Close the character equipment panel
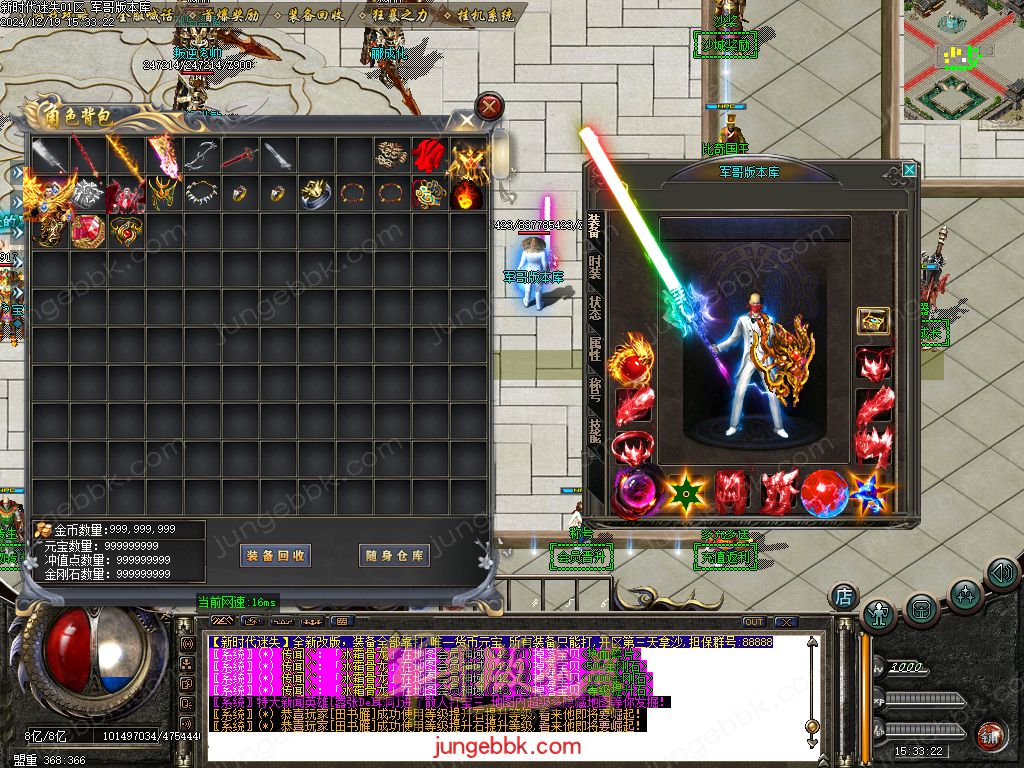Screen dimensions: 1024x768 908,170
